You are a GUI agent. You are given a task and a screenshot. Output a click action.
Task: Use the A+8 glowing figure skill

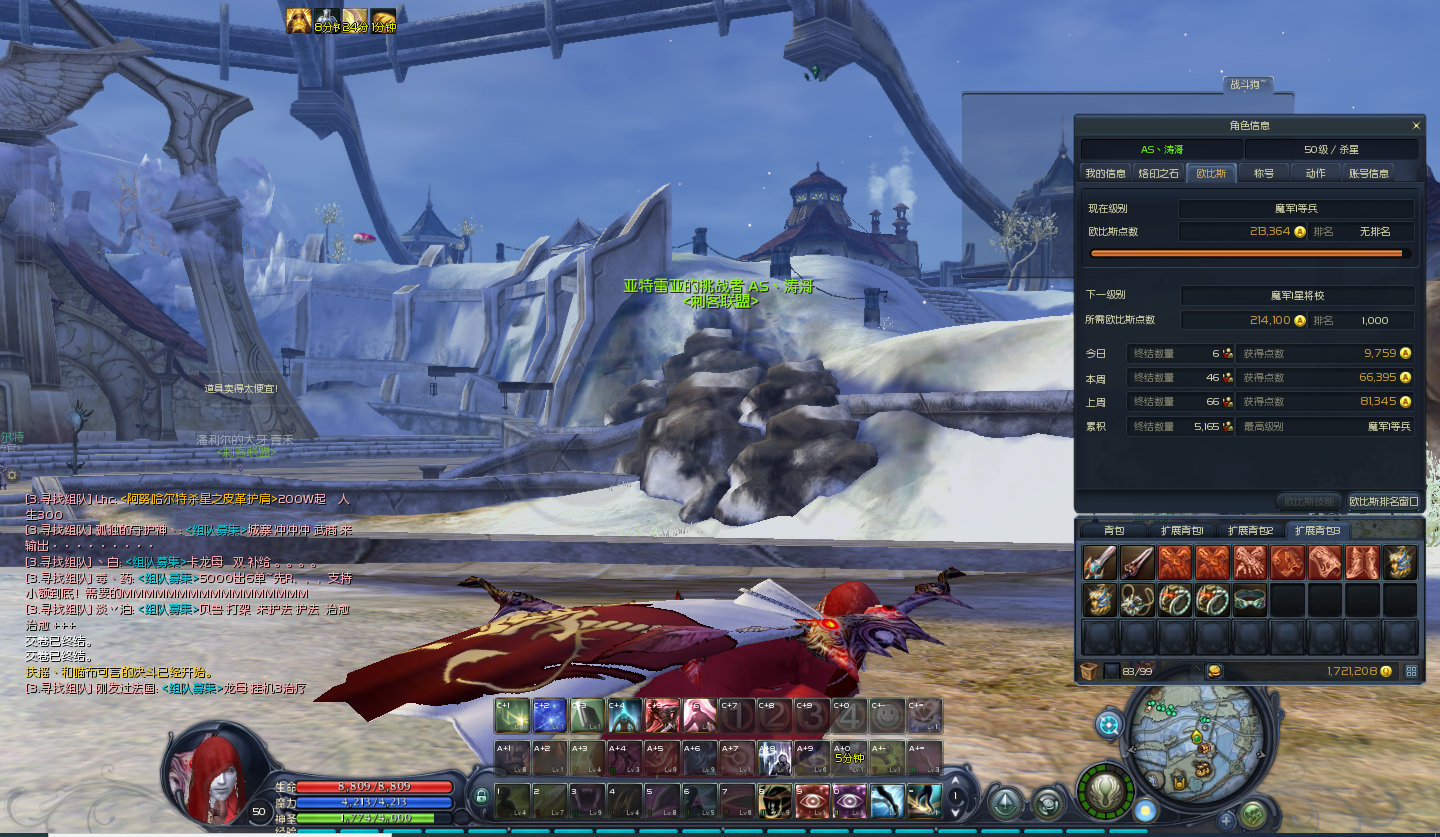point(774,759)
